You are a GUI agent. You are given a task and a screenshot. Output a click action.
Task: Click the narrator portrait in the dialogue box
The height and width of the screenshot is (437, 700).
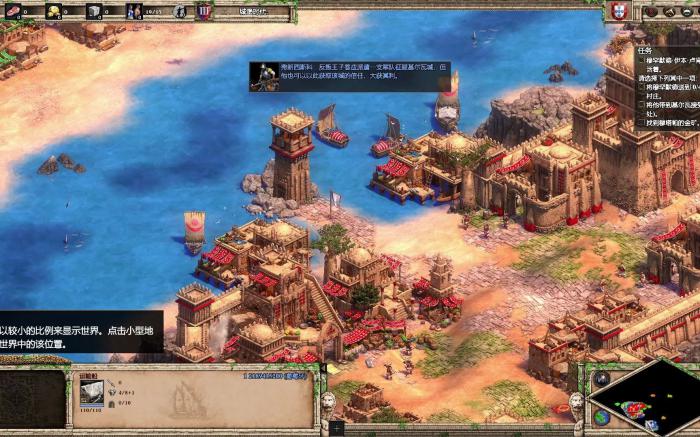click(263, 76)
